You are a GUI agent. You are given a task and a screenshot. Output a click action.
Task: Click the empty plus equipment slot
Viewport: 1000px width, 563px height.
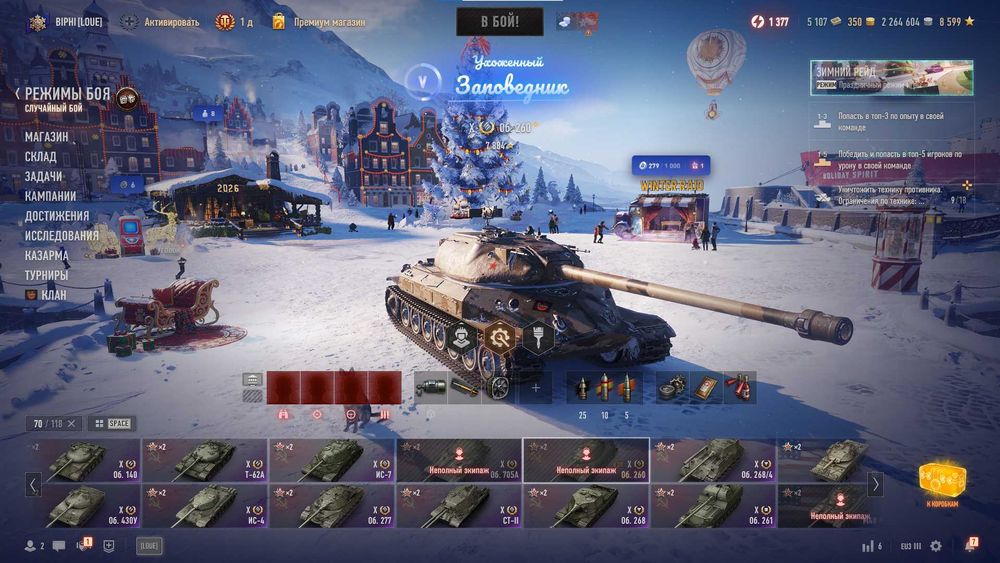coord(535,387)
